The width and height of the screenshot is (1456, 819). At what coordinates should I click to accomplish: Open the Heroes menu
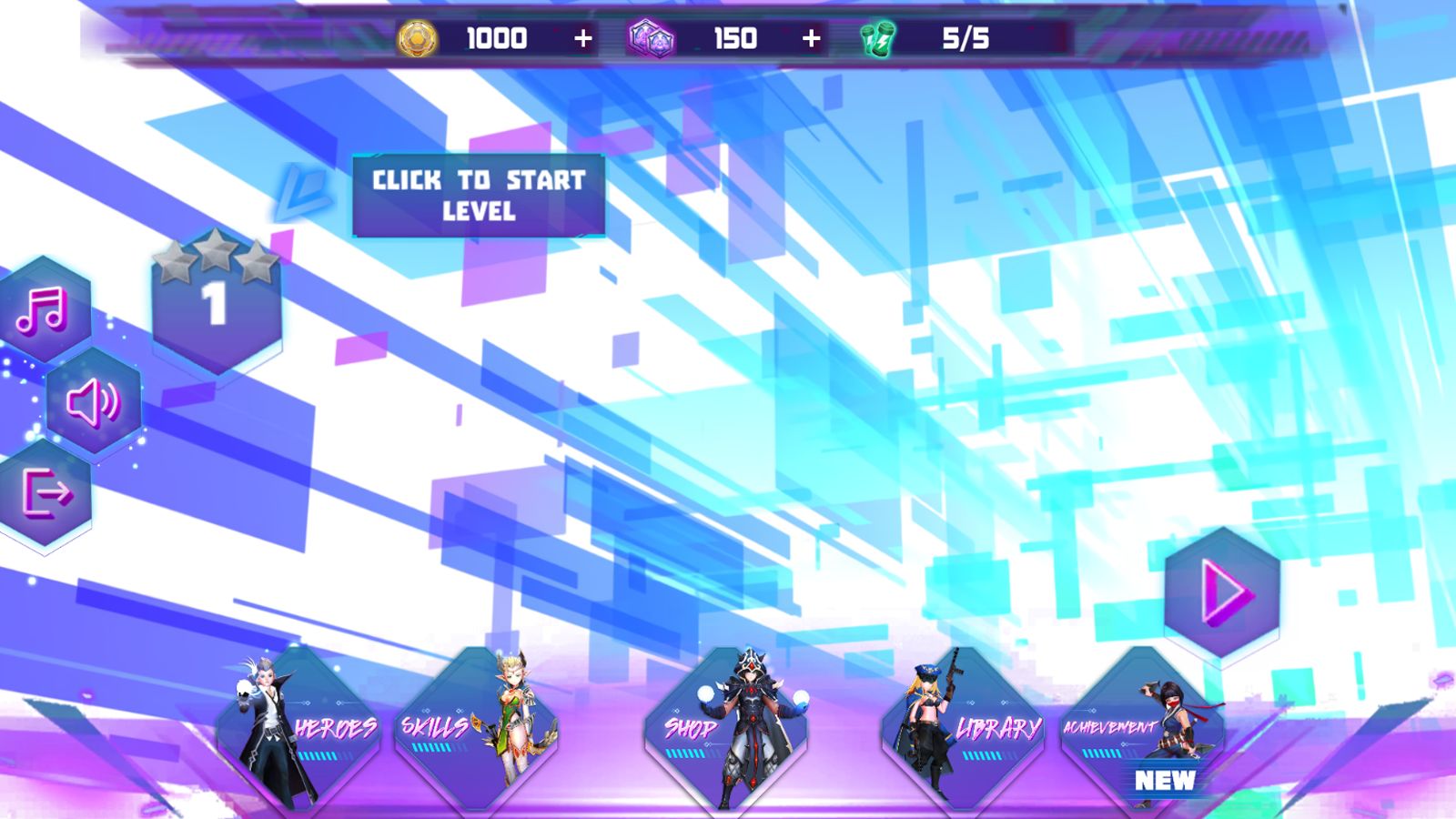[298, 730]
